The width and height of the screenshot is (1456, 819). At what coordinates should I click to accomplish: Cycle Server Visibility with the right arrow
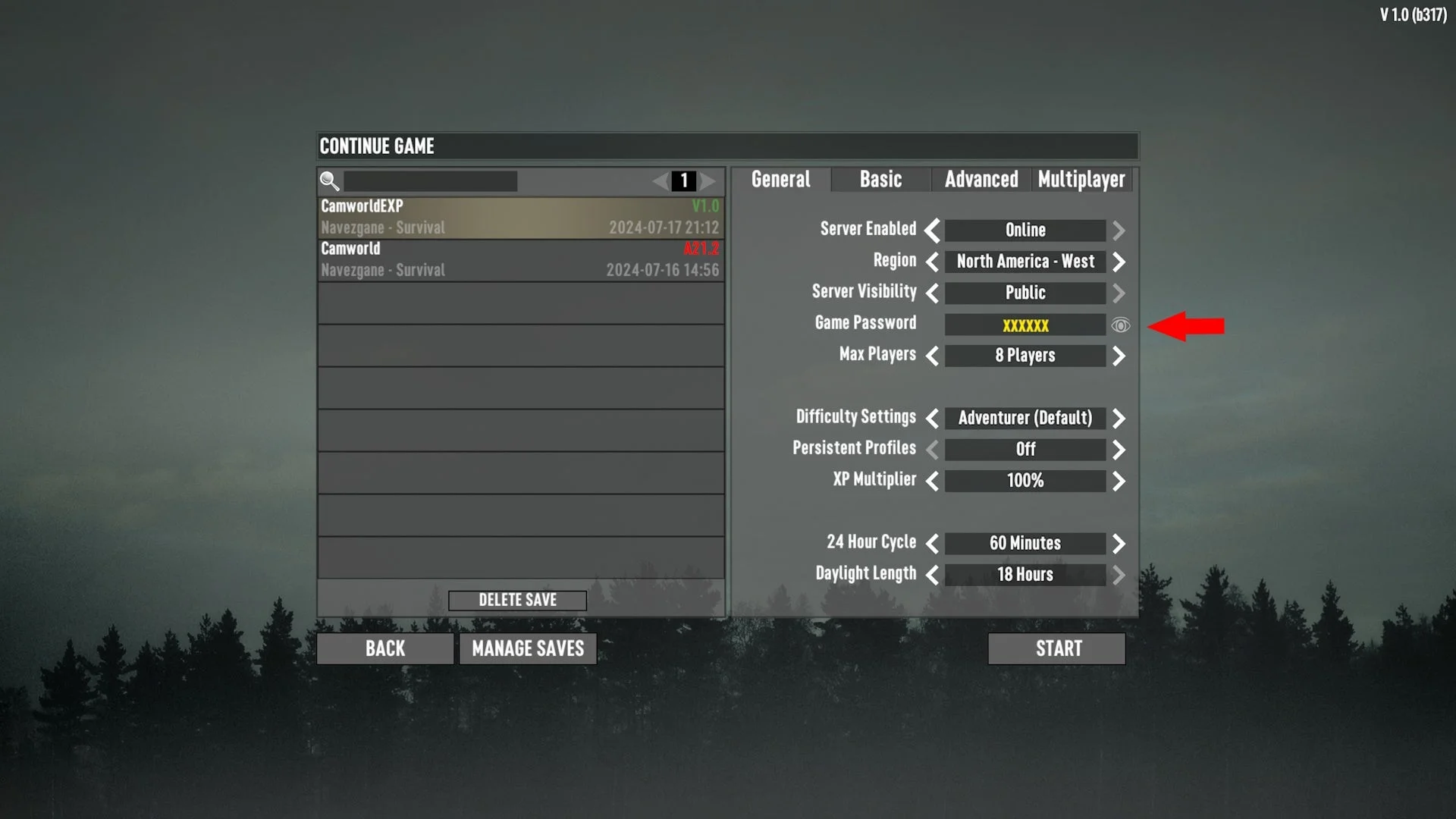[1119, 293]
